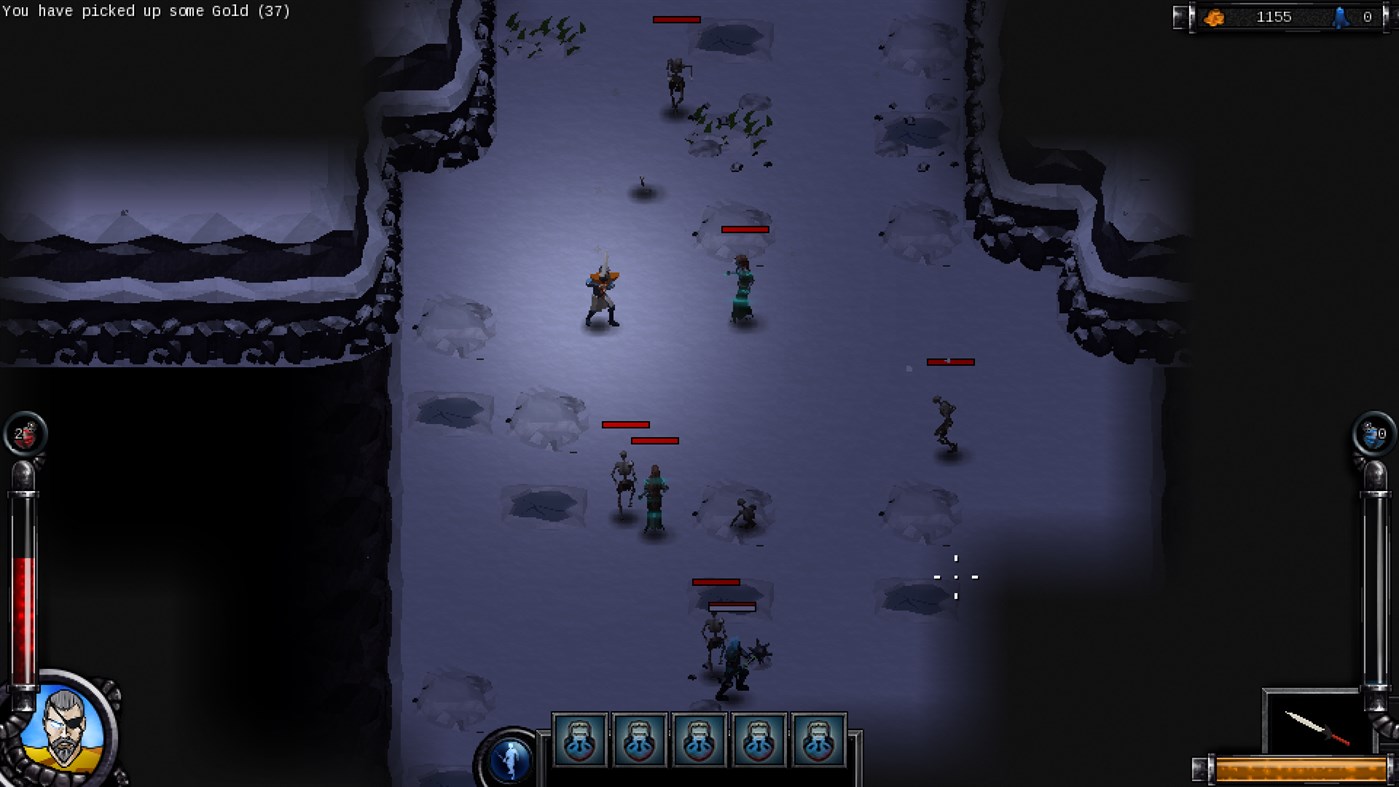1399x787 pixels.
Task: Click the second skill slot in hotbar
Action: (639, 739)
